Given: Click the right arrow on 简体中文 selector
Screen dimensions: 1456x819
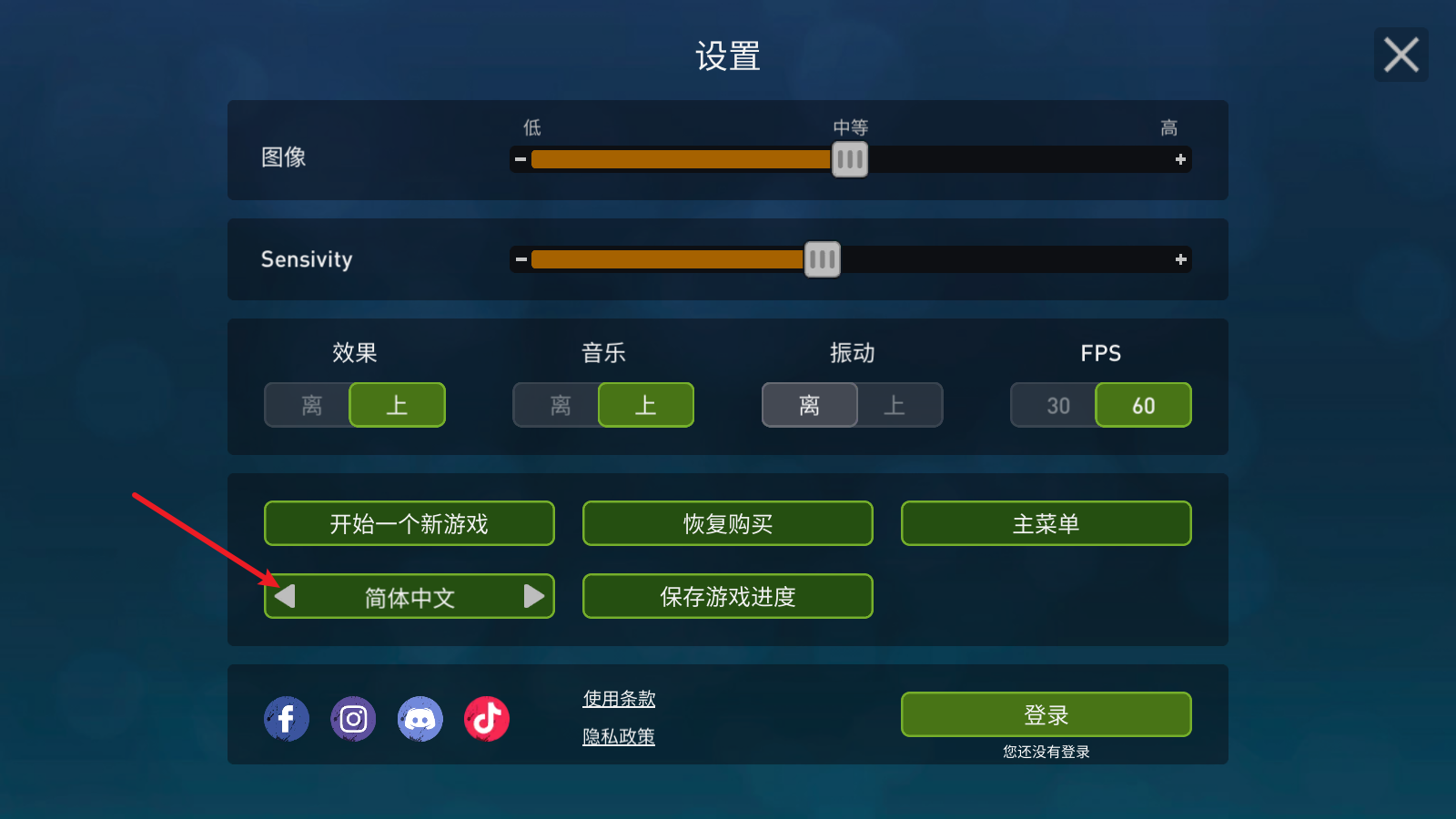Looking at the screenshot, I should 534,596.
